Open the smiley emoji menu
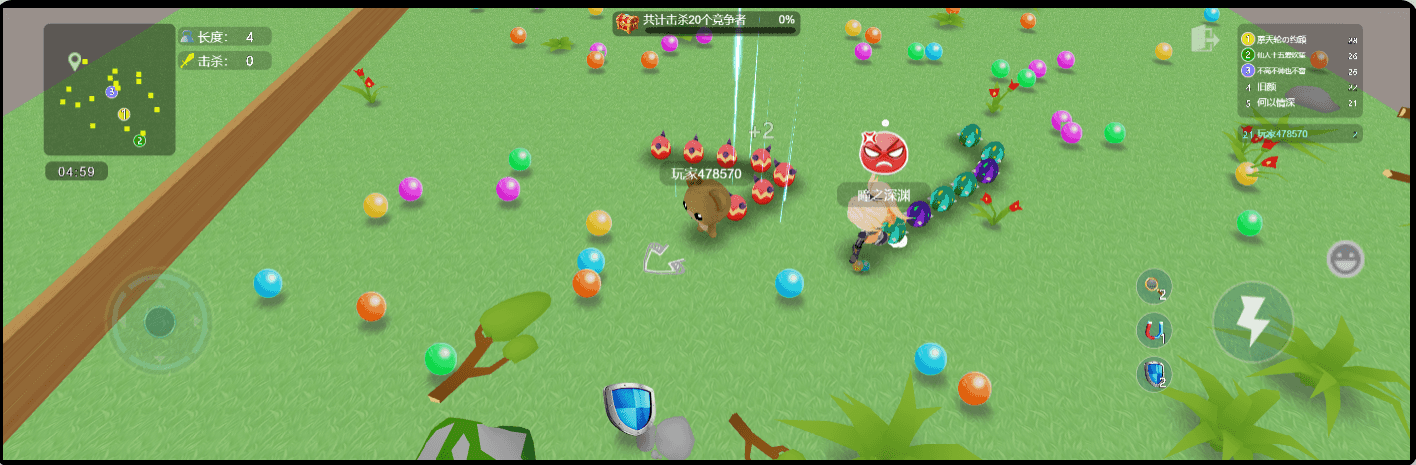Image resolution: width=1416 pixels, height=465 pixels. (x=1345, y=259)
